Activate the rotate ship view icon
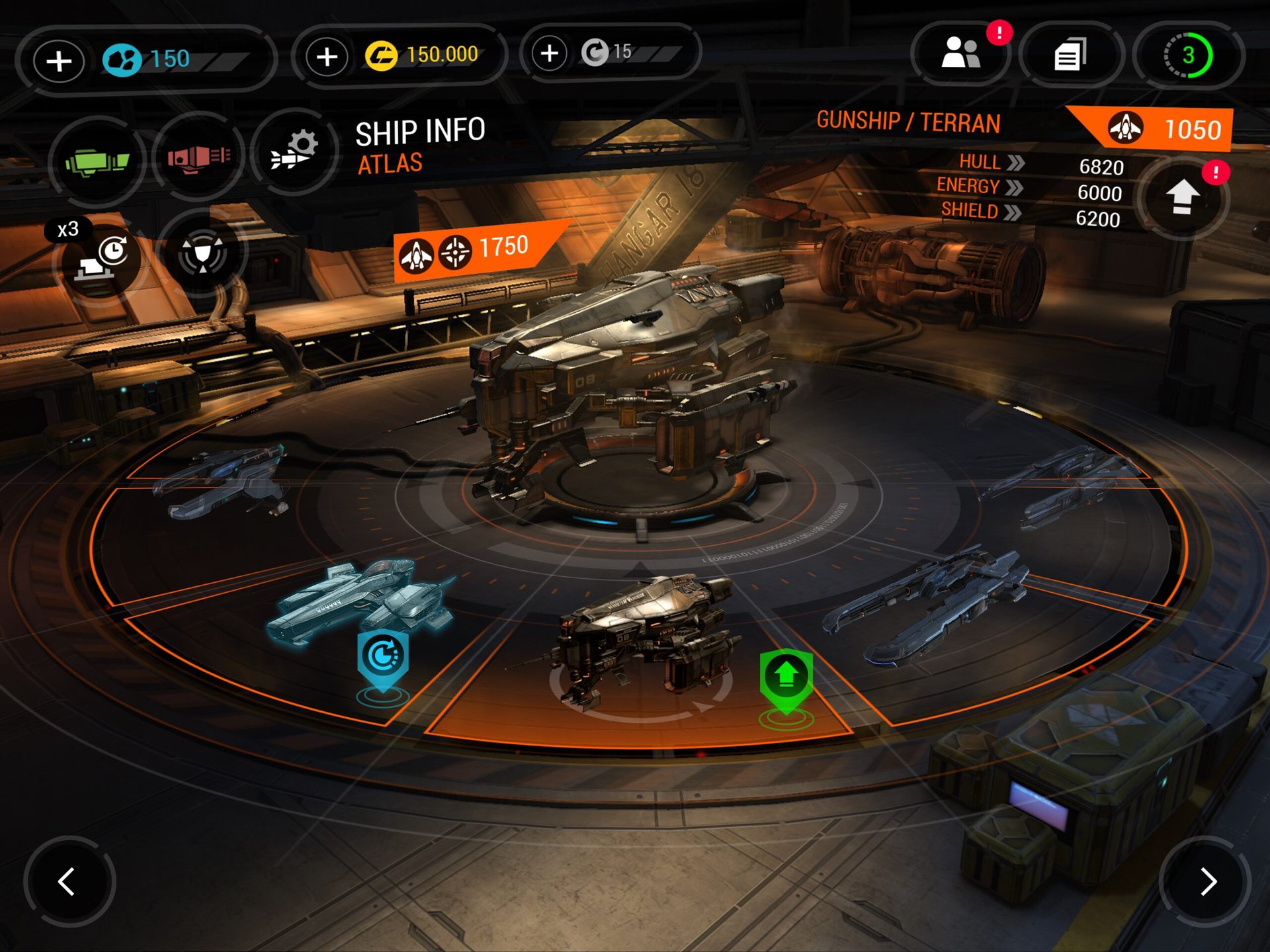 click(202, 253)
